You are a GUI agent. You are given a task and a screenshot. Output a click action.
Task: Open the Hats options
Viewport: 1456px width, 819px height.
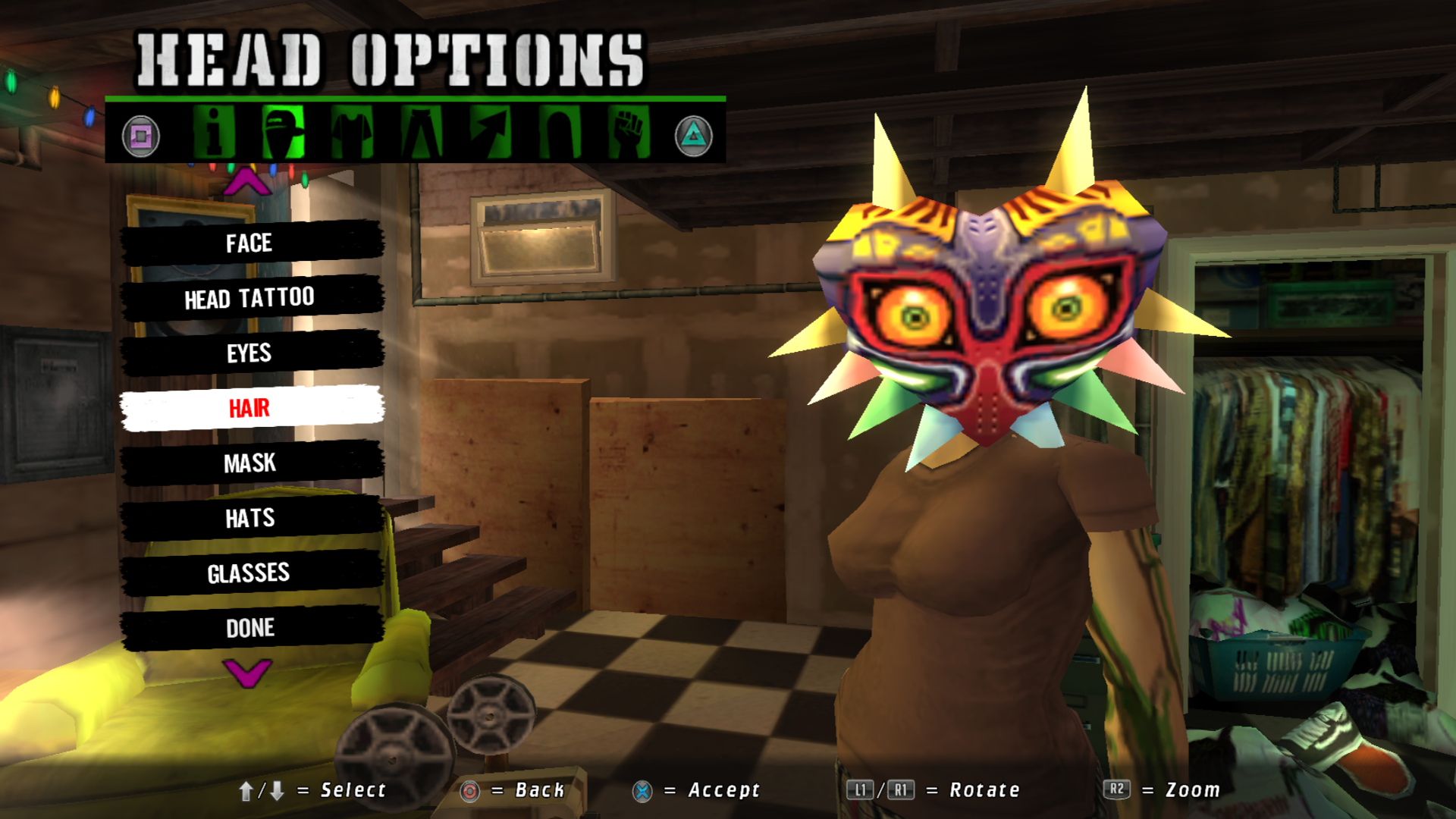pos(250,518)
